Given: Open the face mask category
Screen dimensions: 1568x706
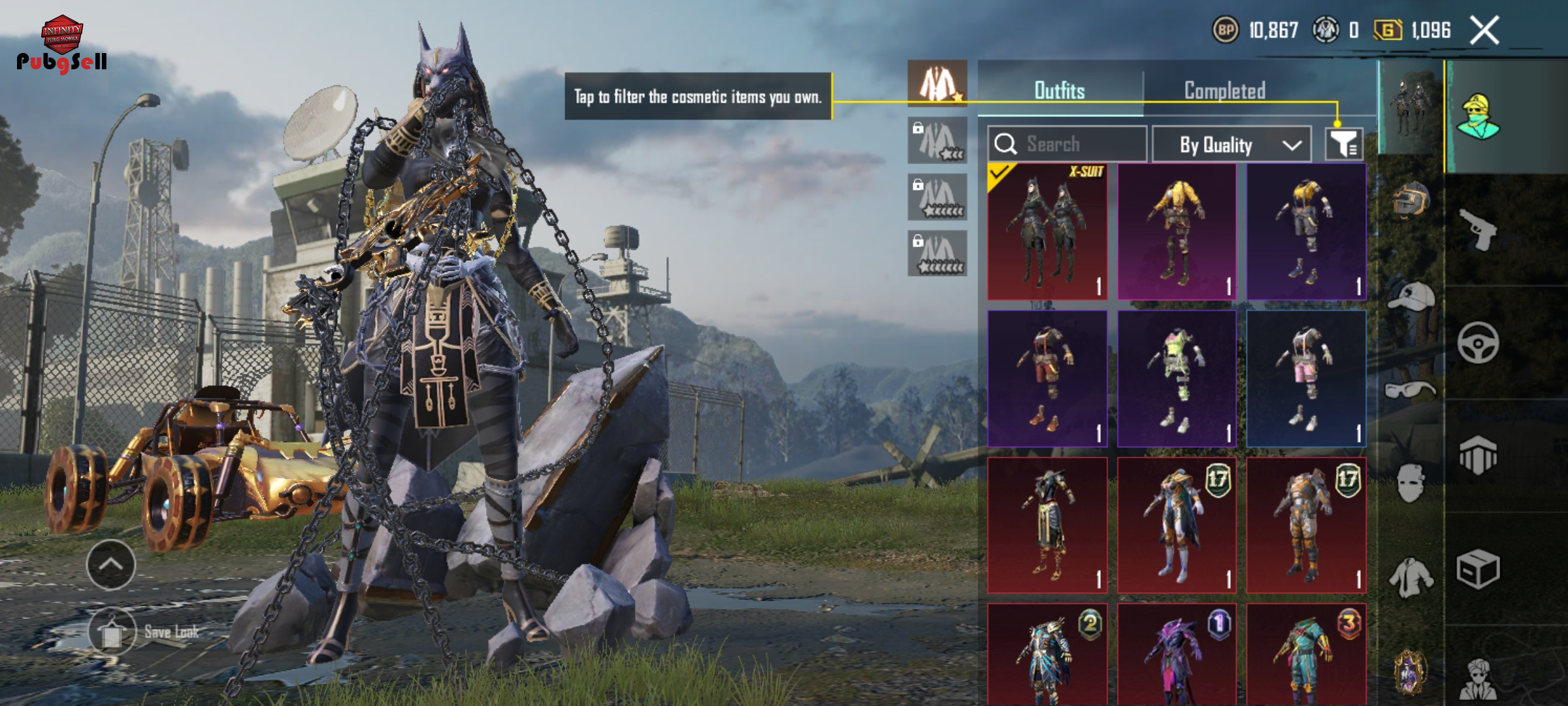Looking at the screenshot, I should click(x=1411, y=483).
